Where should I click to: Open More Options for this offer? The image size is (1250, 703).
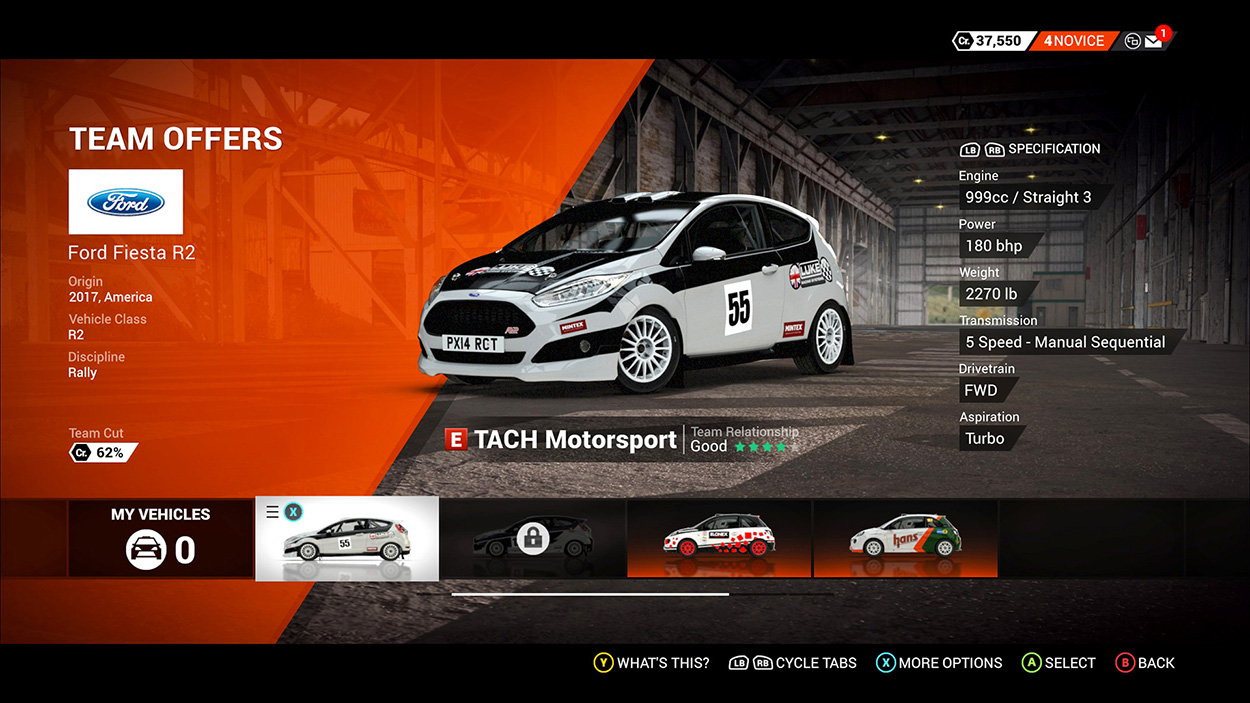click(939, 663)
